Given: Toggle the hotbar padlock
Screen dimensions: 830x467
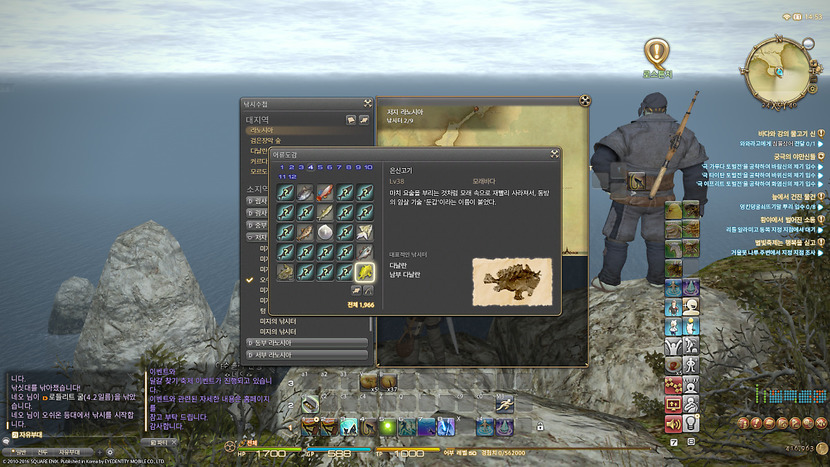Looking at the screenshot, I should pos(540,426).
